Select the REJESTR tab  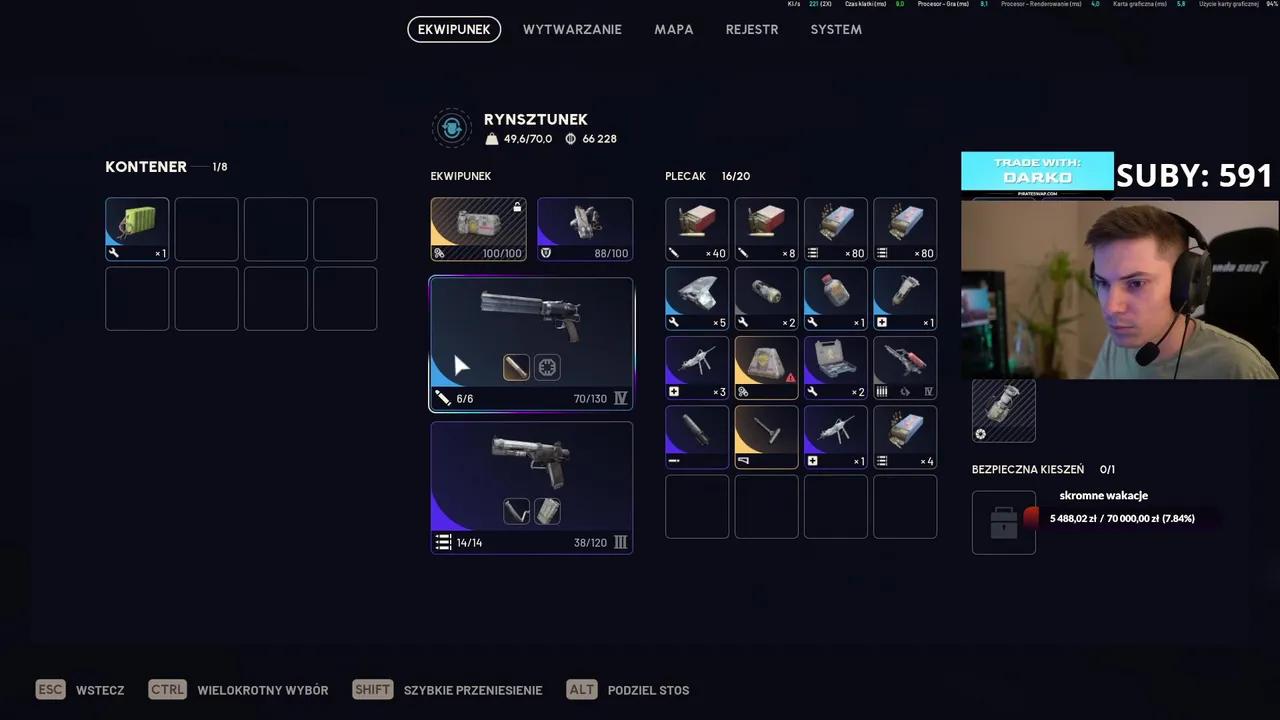point(751,29)
